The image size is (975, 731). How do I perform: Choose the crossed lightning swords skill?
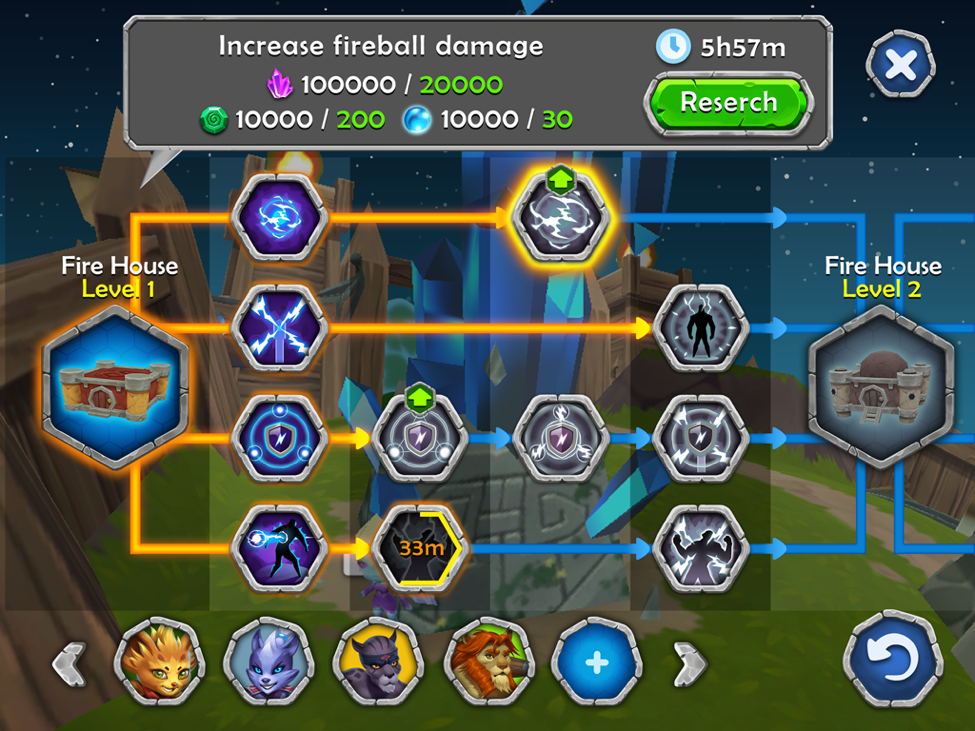(279, 327)
